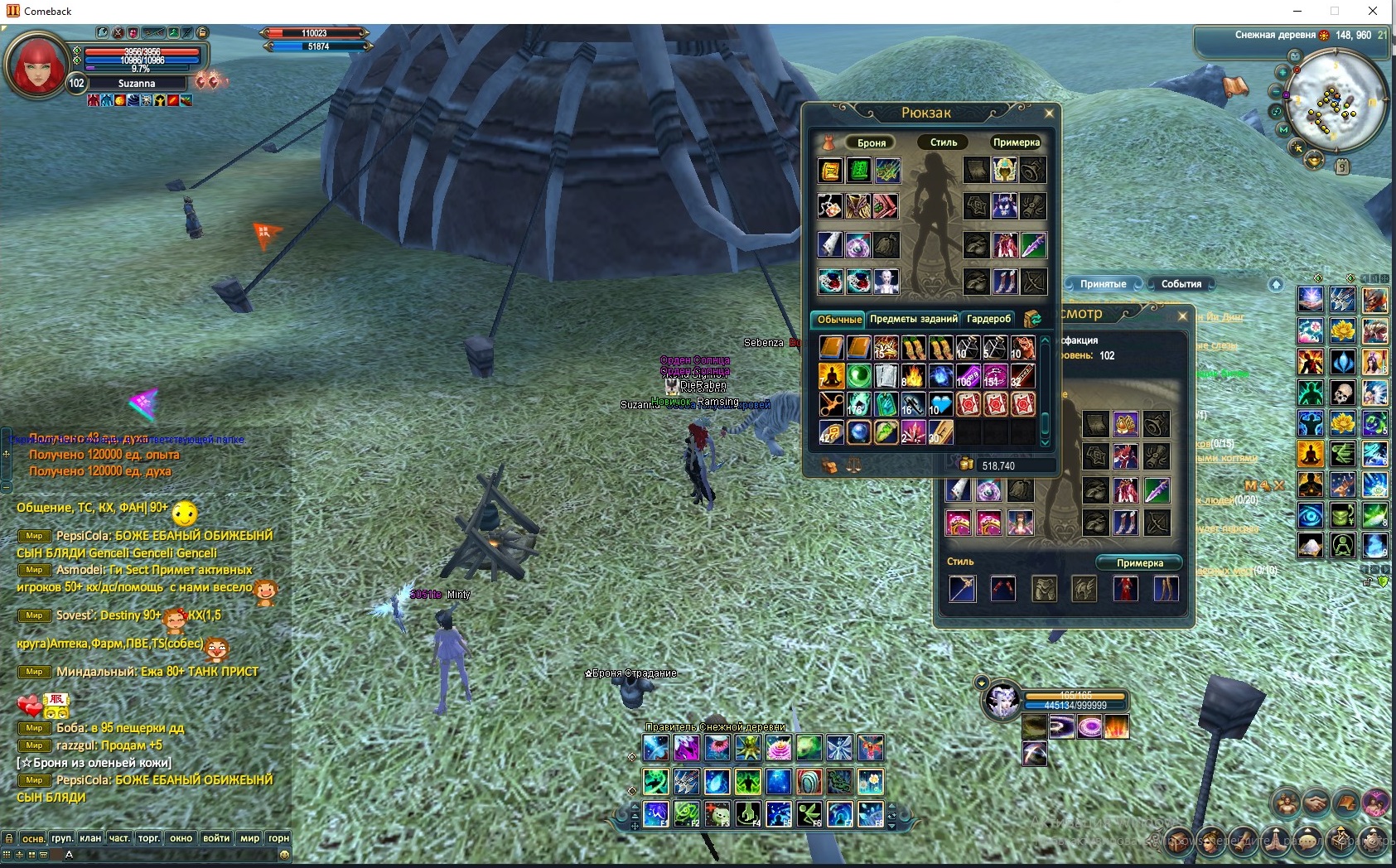This screenshot has height=868, width=1396.
Task: Sort the backpack with the arrange icon
Action: 1032,319
